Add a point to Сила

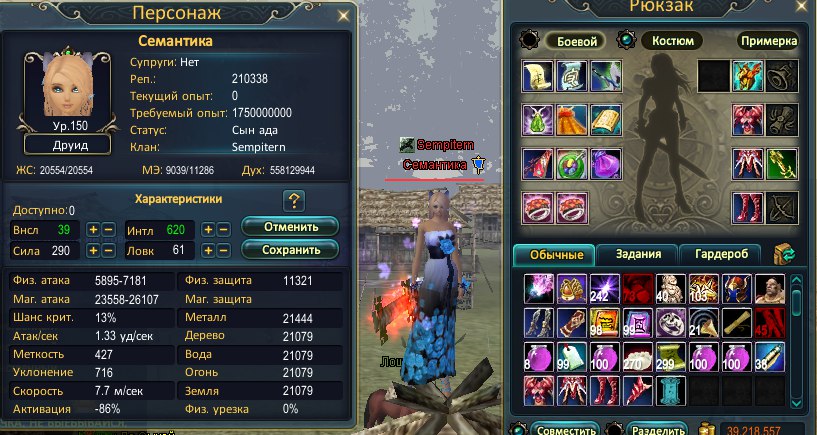point(94,250)
